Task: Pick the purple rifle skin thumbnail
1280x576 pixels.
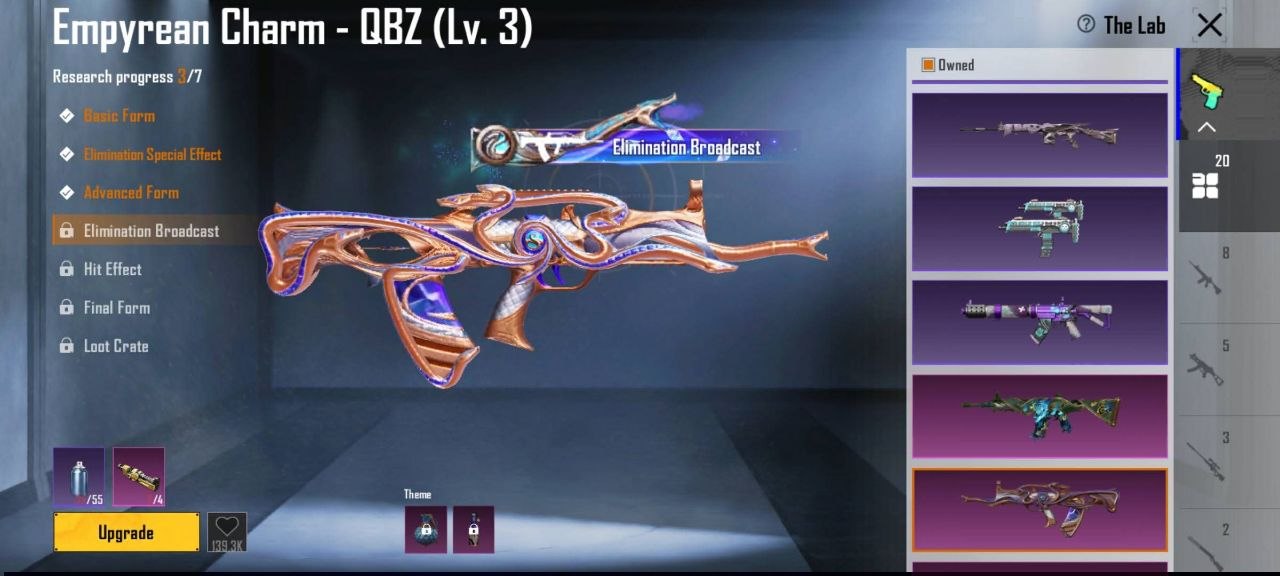Action: point(1039,321)
